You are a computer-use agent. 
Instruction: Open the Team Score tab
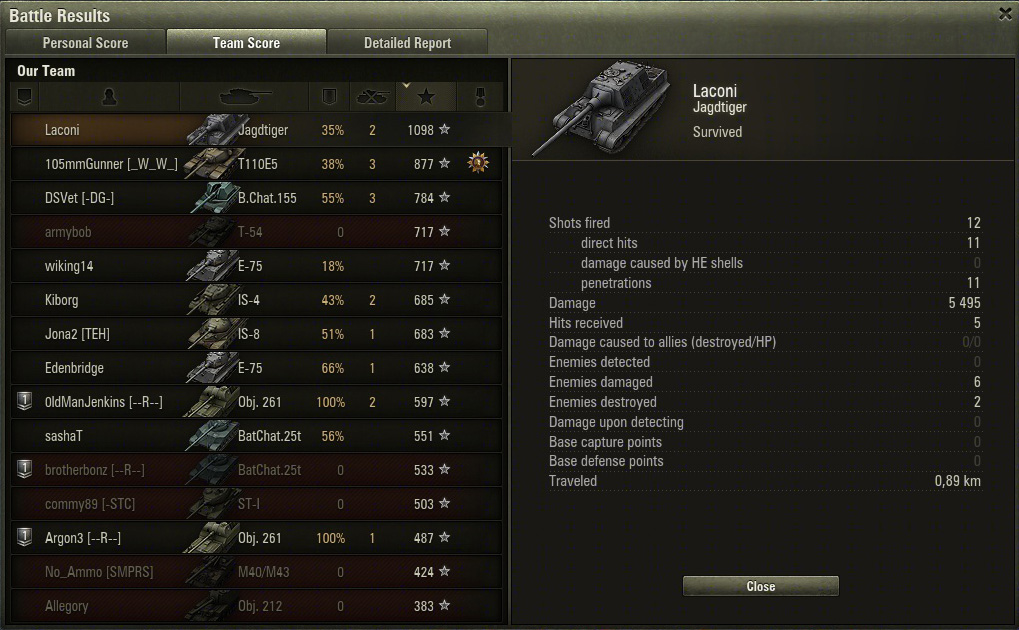click(246, 43)
